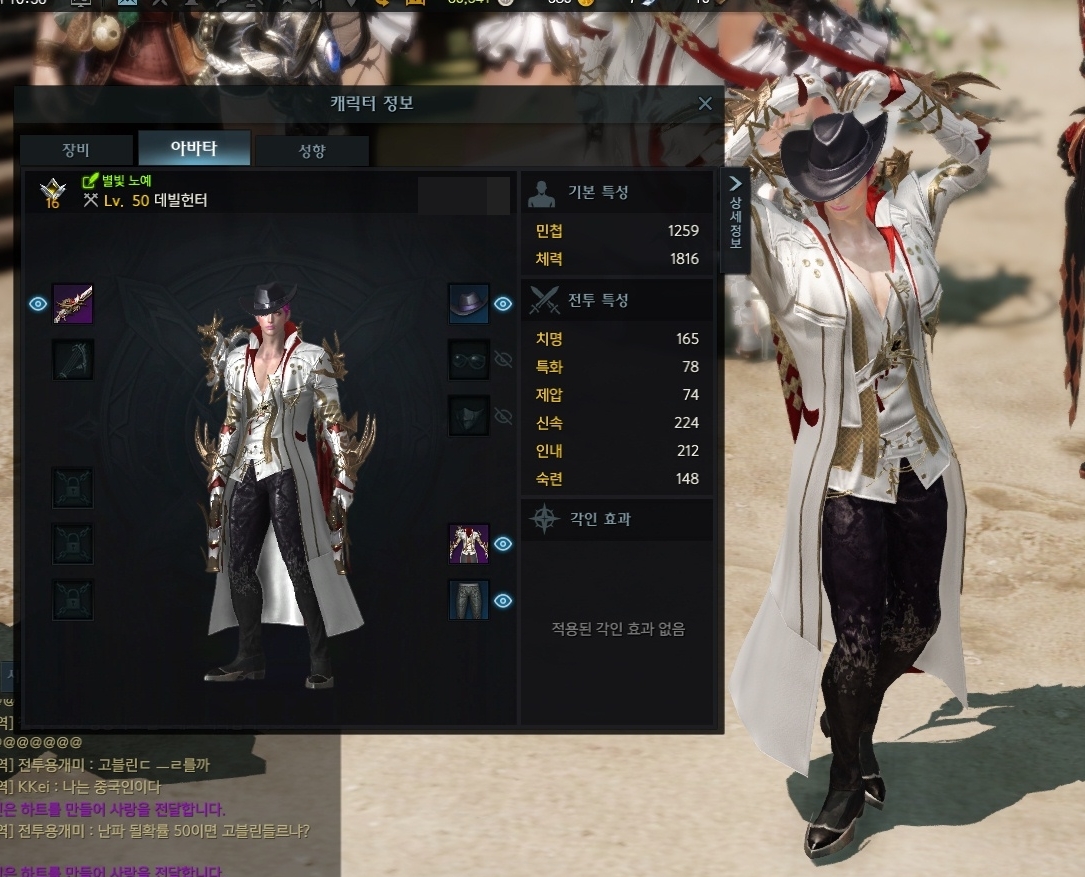Close the 캐릭터 정보 window

705,104
